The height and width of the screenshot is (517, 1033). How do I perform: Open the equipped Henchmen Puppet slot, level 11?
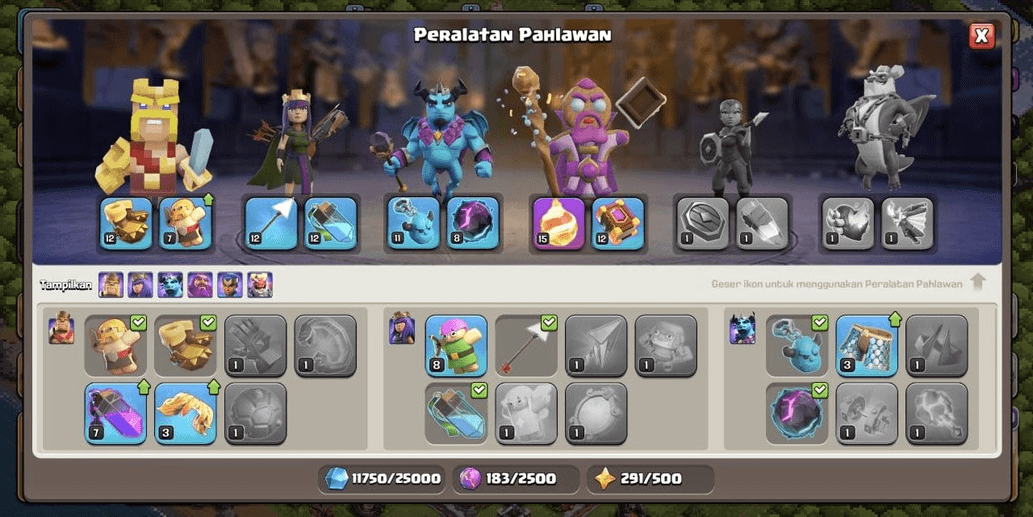click(414, 223)
